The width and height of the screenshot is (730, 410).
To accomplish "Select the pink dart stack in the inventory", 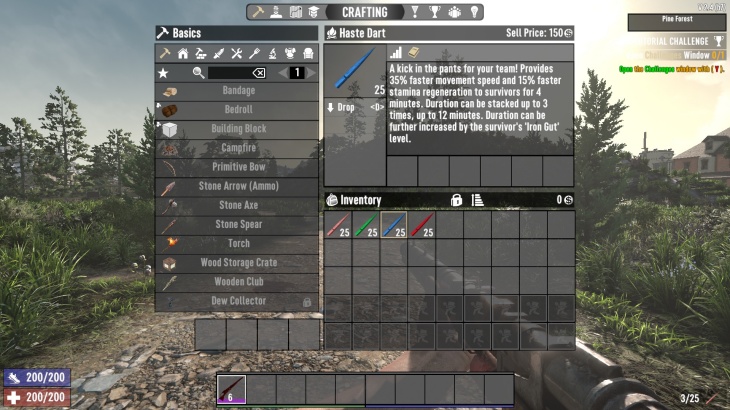I will click(338, 225).
